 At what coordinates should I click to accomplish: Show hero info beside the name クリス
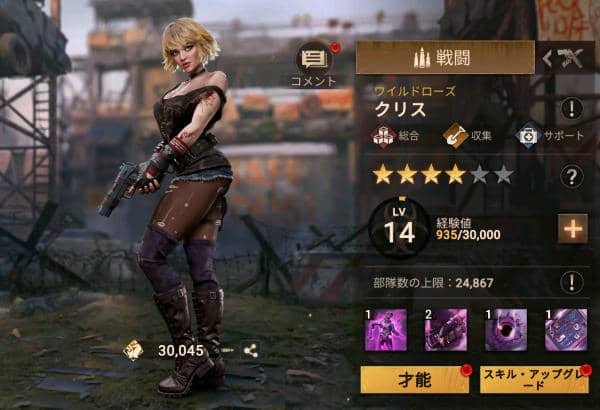coord(571,109)
